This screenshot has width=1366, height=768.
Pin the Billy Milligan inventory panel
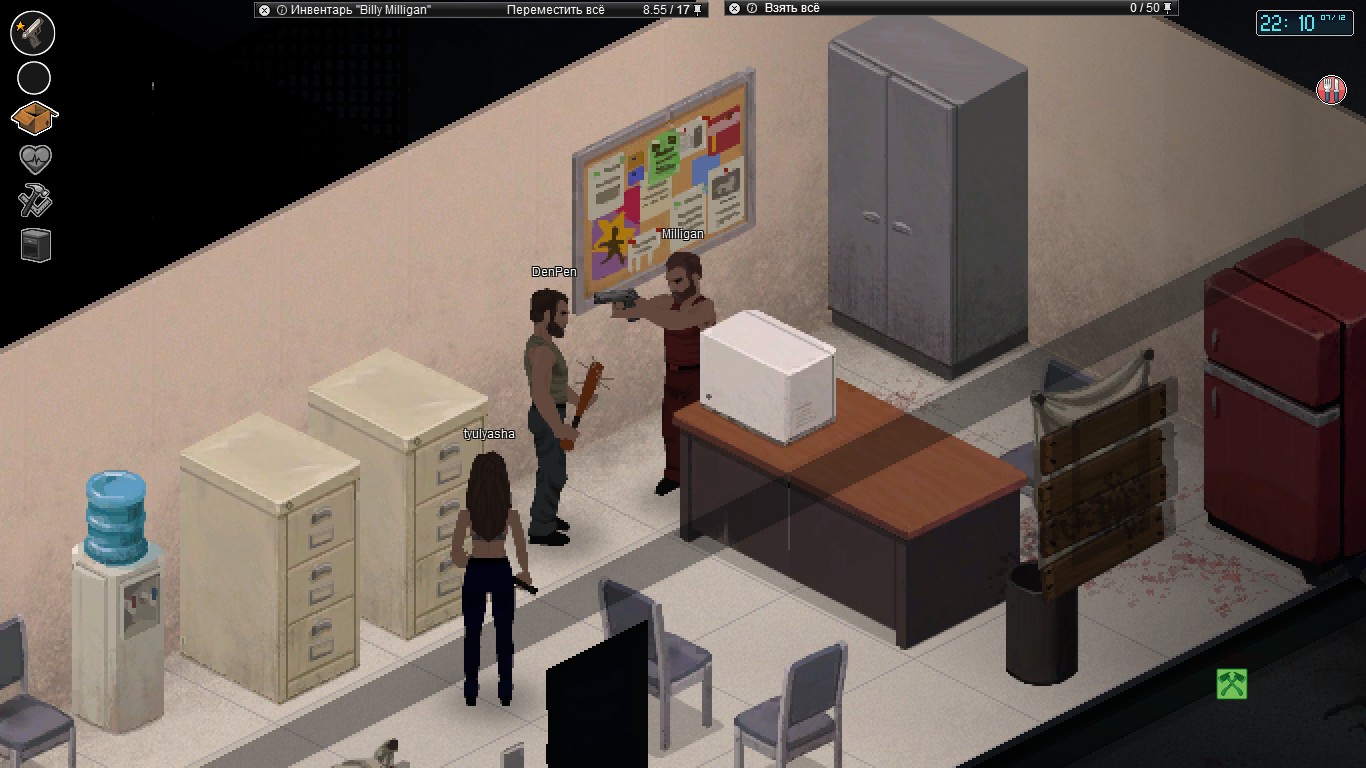(696, 10)
